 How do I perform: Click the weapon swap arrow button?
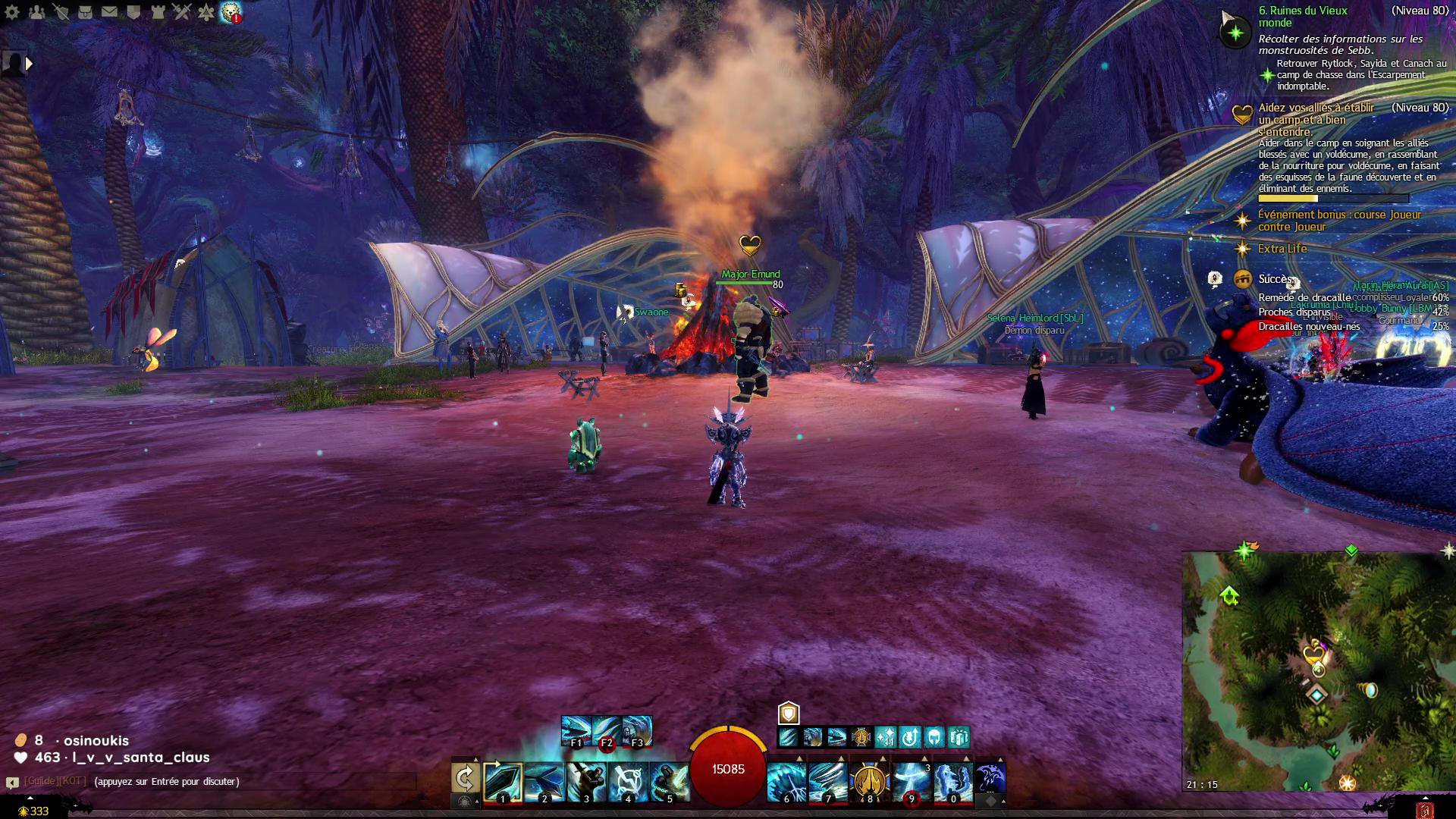tap(465, 778)
